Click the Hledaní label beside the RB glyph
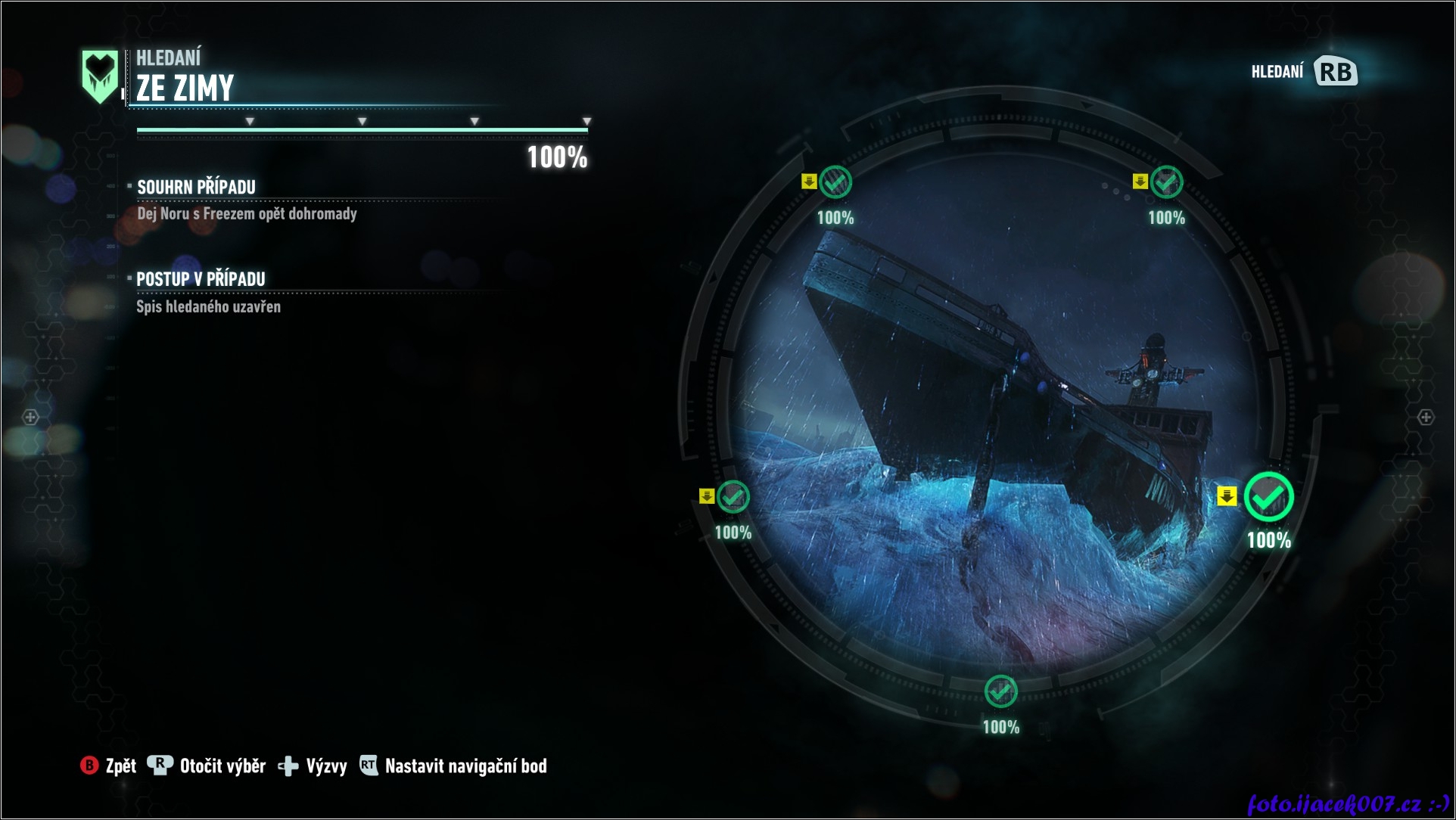This screenshot has width=1456, height=820. (x=1277, y=72)
